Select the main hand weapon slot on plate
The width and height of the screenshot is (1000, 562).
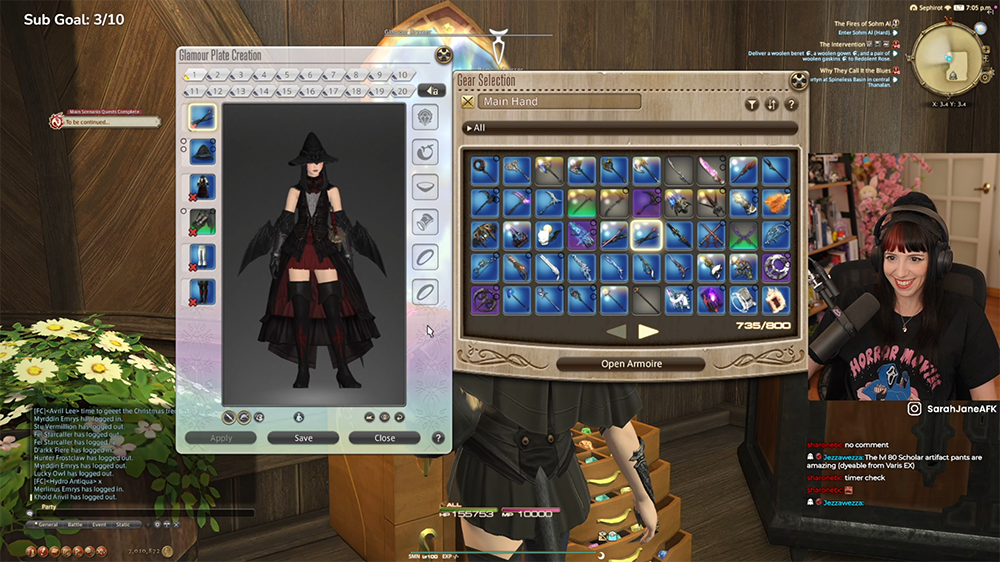coord(203,117)
